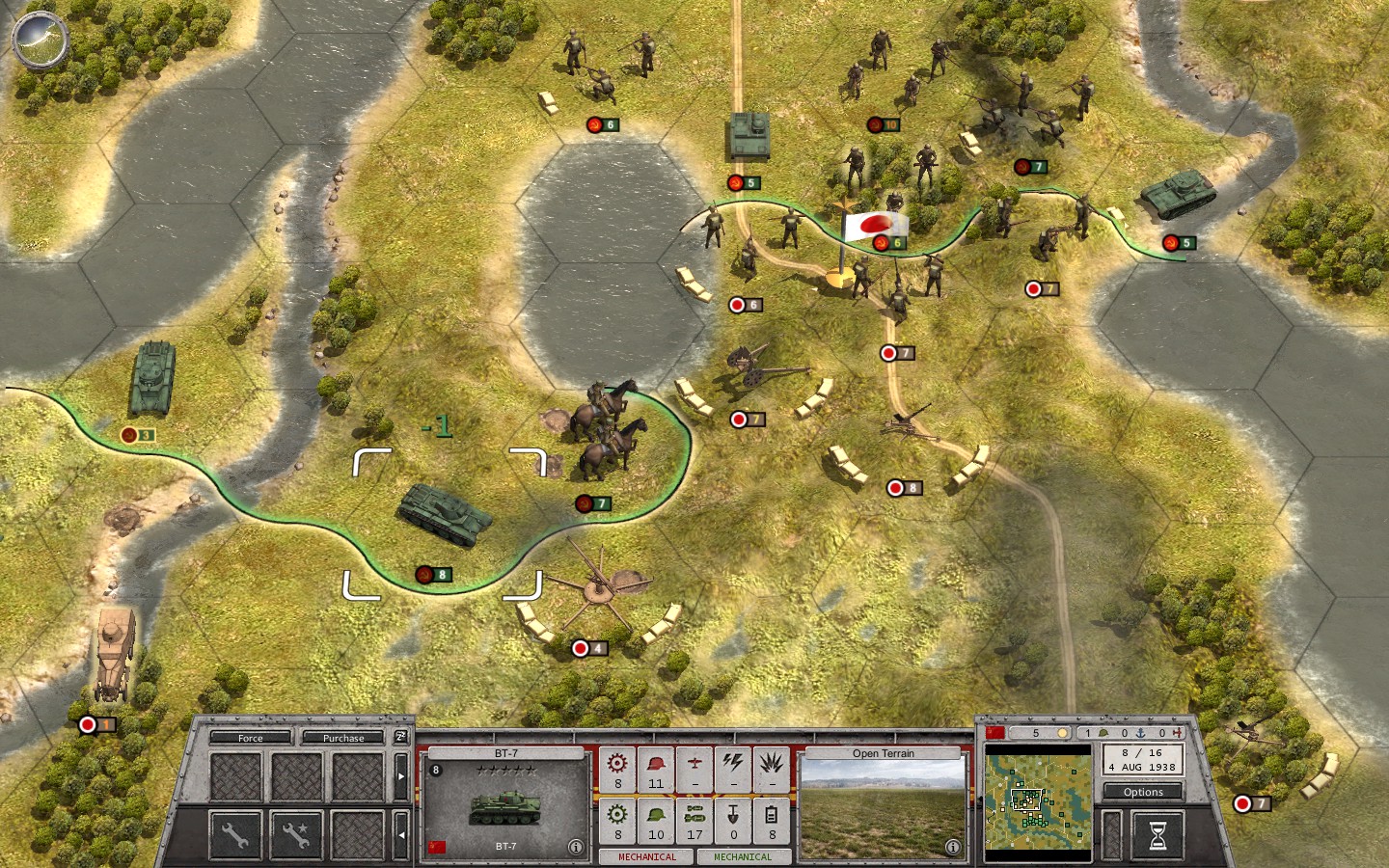Image resolution: width=1389 pixels, height=868 pixels.
Task: Click the Open Terrain preview image
Action: click(882, 808)
